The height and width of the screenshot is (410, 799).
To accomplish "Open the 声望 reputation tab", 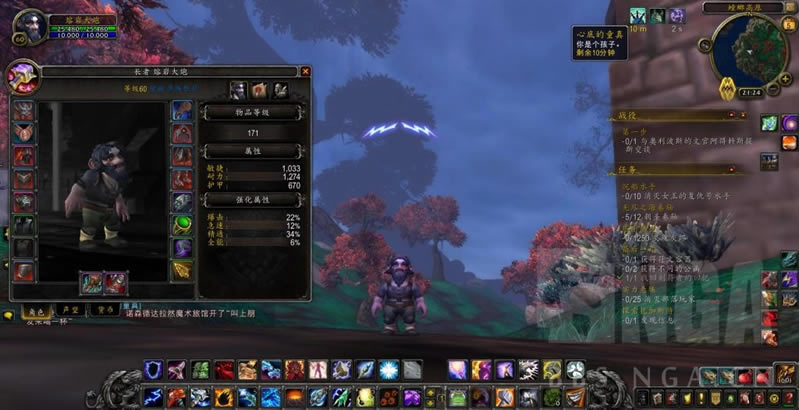I will [66, 310].
